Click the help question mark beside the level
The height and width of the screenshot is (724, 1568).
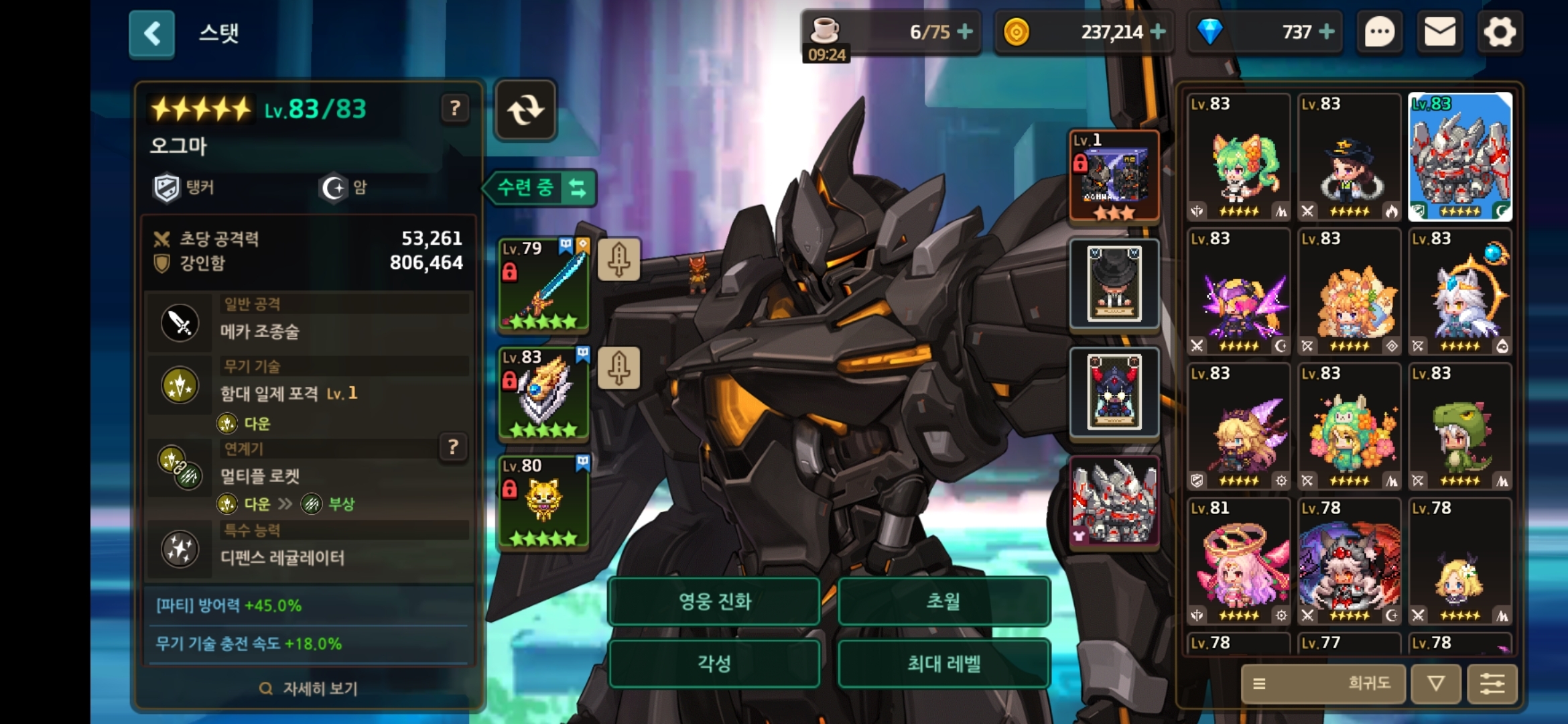point(455,108)
